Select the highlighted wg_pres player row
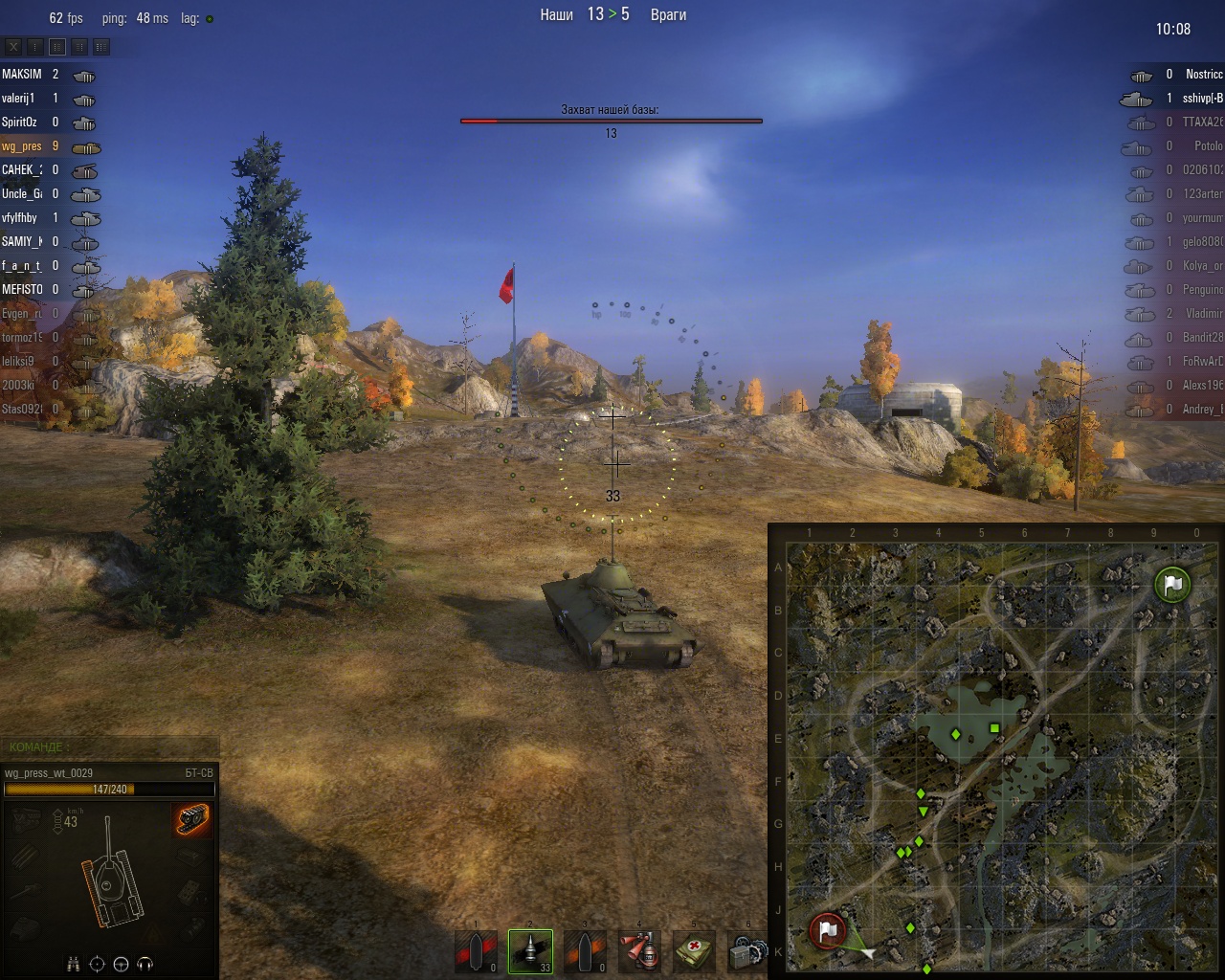 tap(22, 146)
